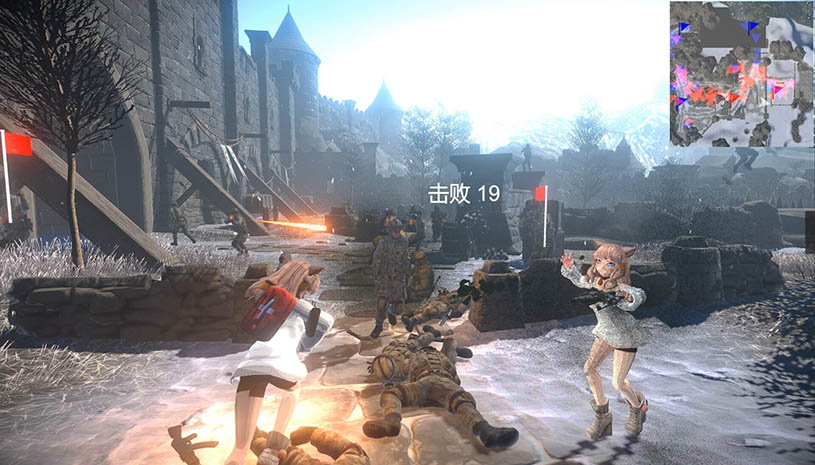This screenshot has width=815, height=465.
Task: Open the minimap in the corner
Action: [741, 74]
